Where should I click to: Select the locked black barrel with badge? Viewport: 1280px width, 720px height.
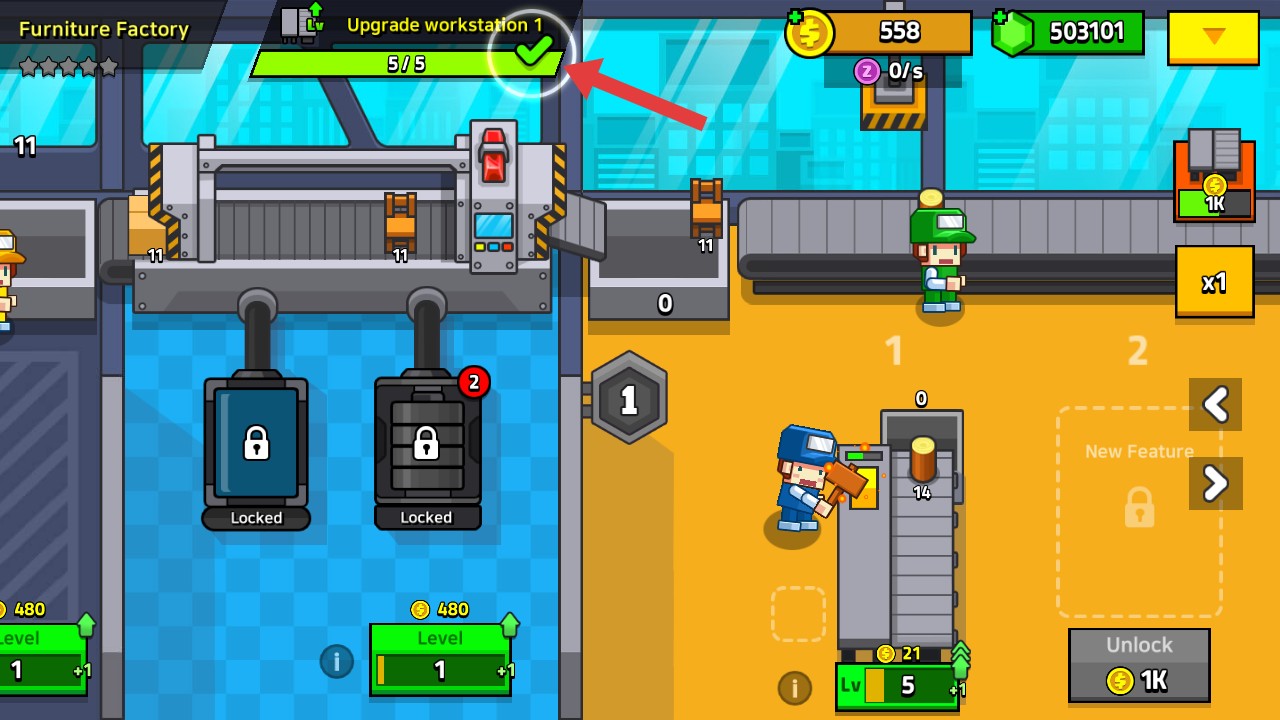click(x=427, y=443)
